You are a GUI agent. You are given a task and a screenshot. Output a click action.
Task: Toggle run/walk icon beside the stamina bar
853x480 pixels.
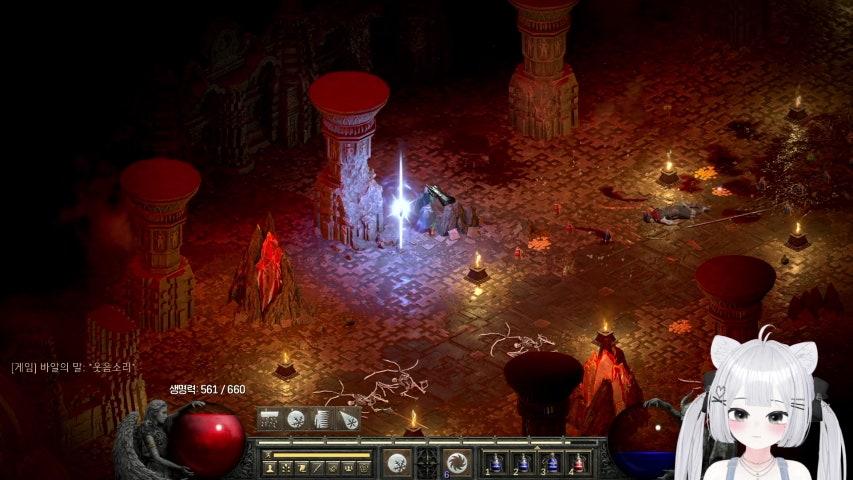(x=270, y=455)
